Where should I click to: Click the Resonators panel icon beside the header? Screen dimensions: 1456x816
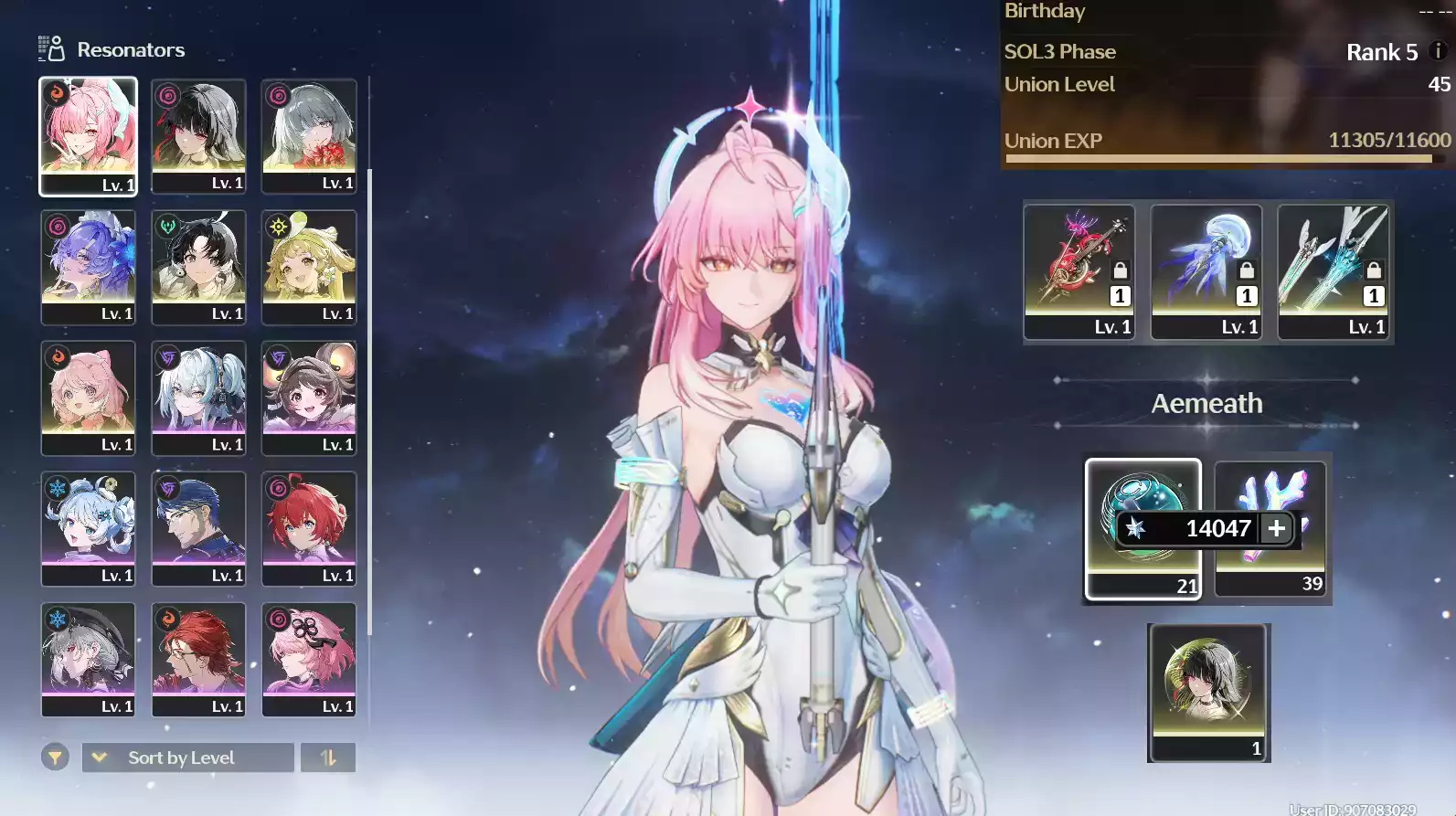coord(50,49)
